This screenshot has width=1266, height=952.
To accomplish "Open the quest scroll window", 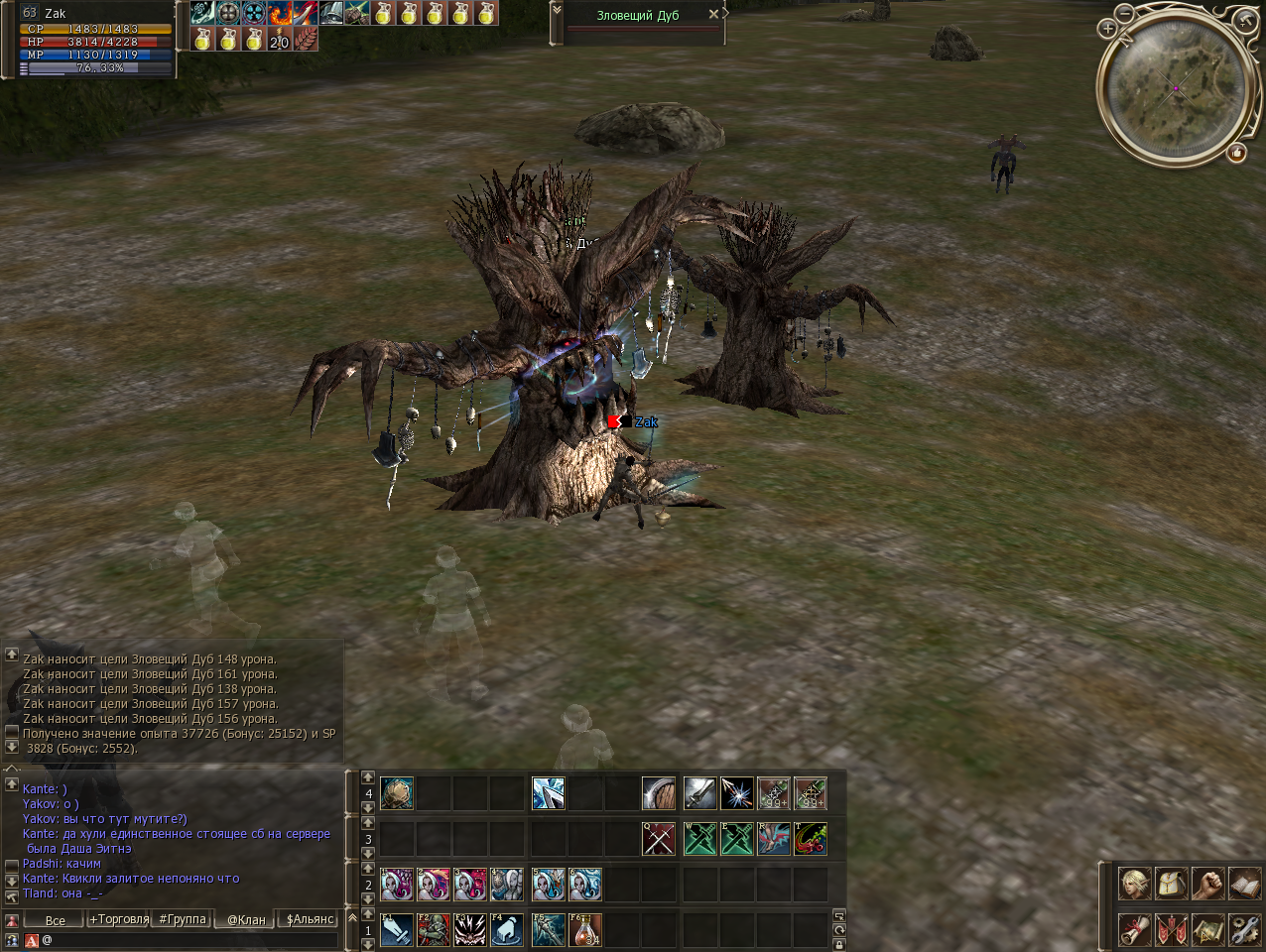I will 1134,929.
